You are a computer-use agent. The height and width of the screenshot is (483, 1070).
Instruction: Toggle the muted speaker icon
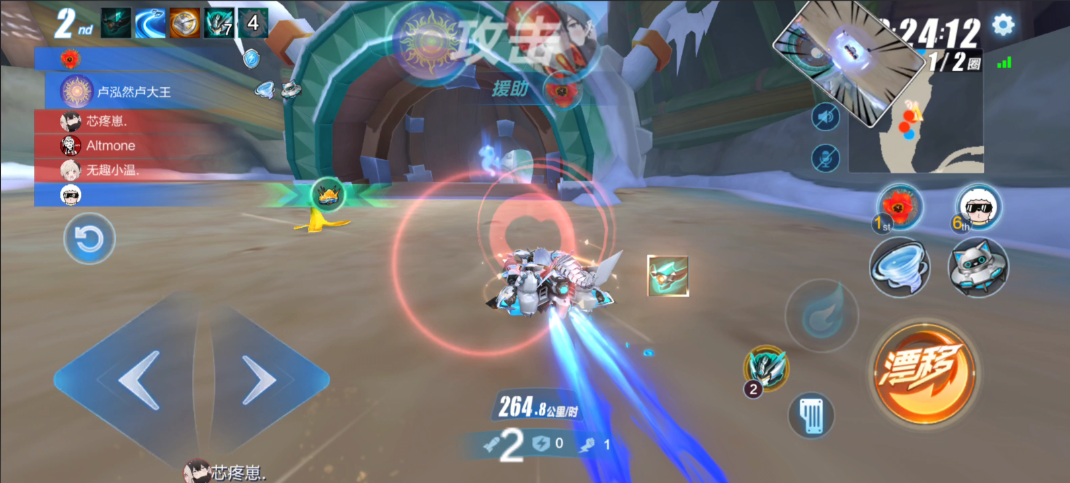[x=825, y=118]
